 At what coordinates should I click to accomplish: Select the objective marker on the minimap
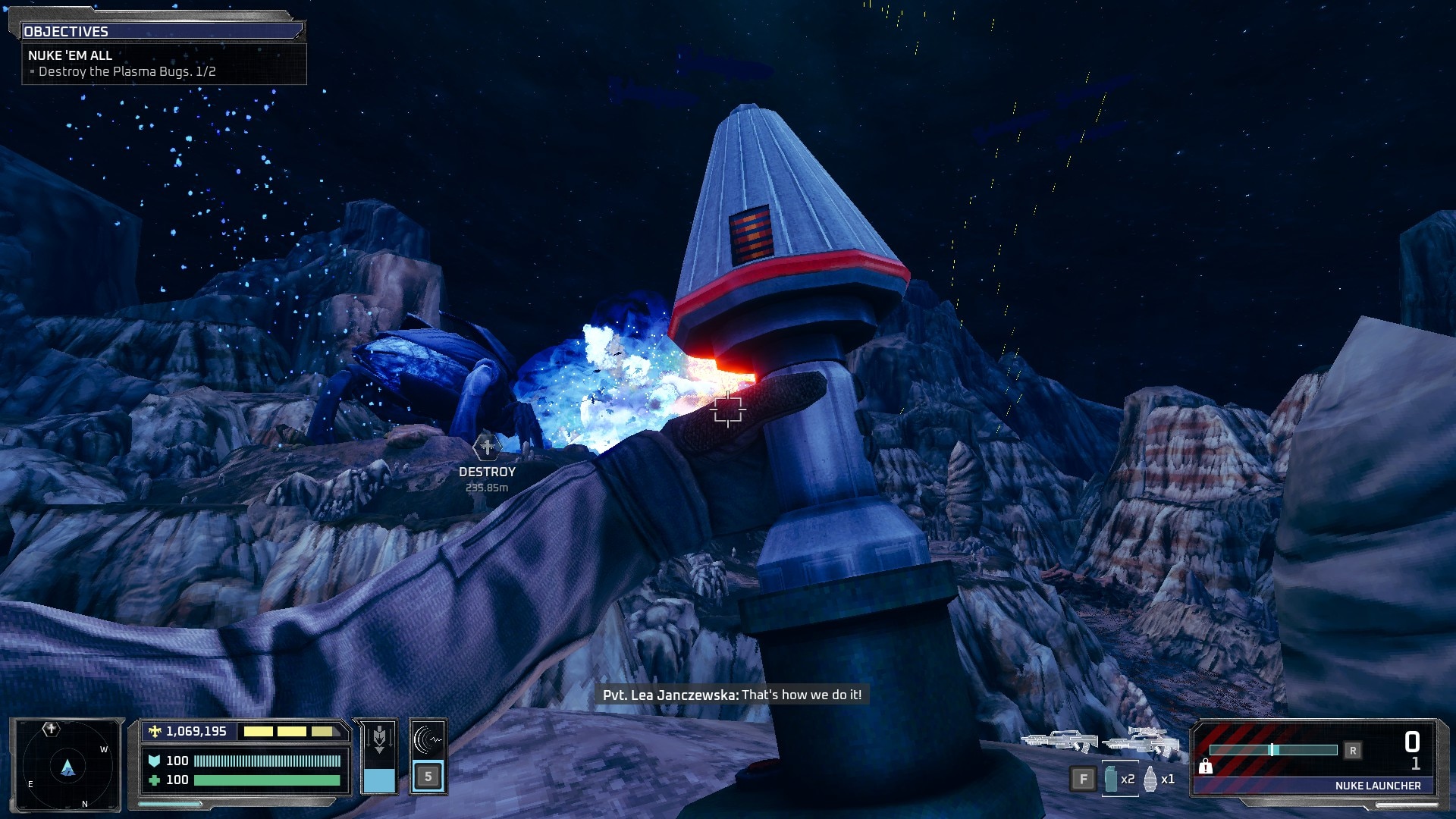tap(51, 730)
